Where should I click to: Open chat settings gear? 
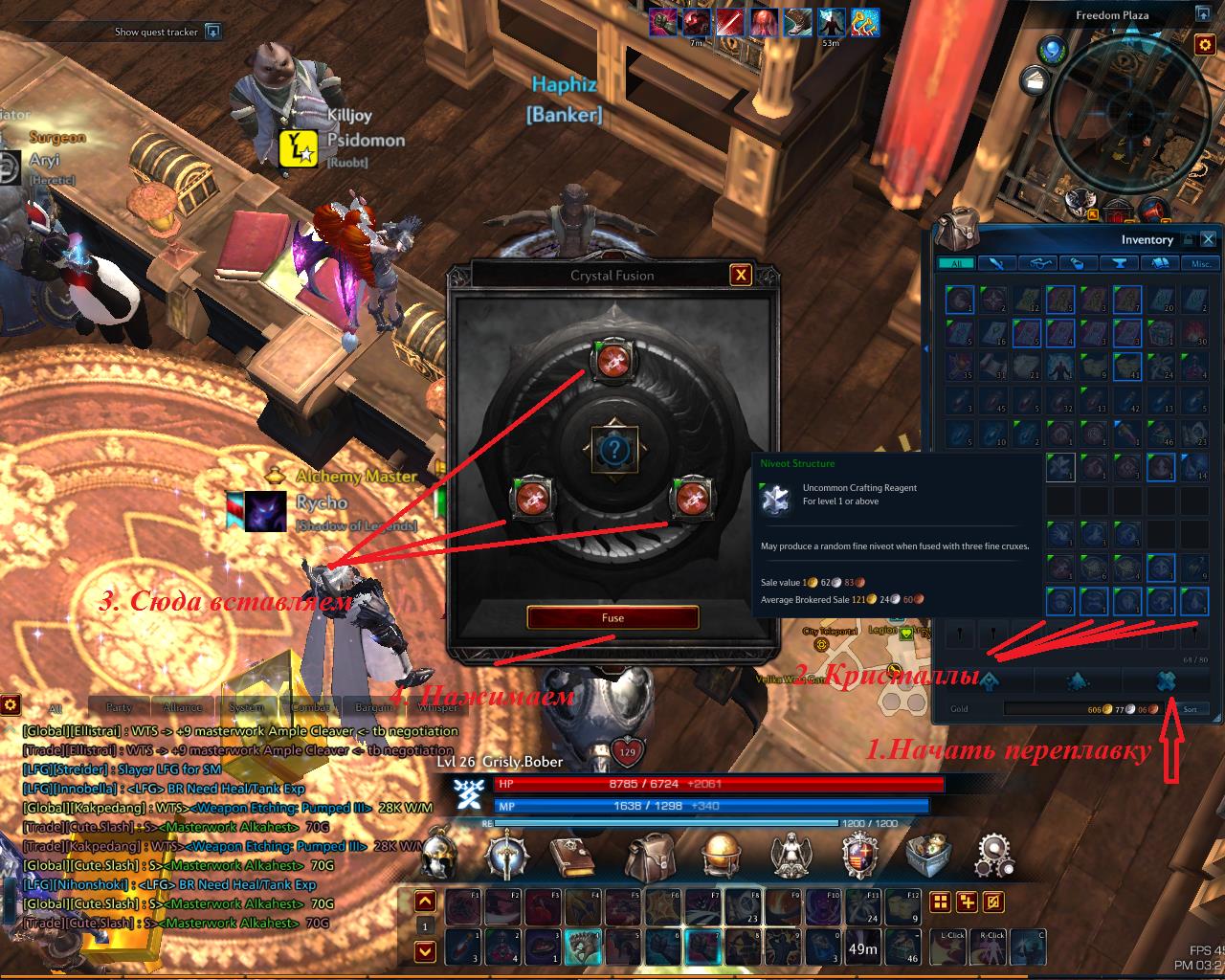(11, 705)
